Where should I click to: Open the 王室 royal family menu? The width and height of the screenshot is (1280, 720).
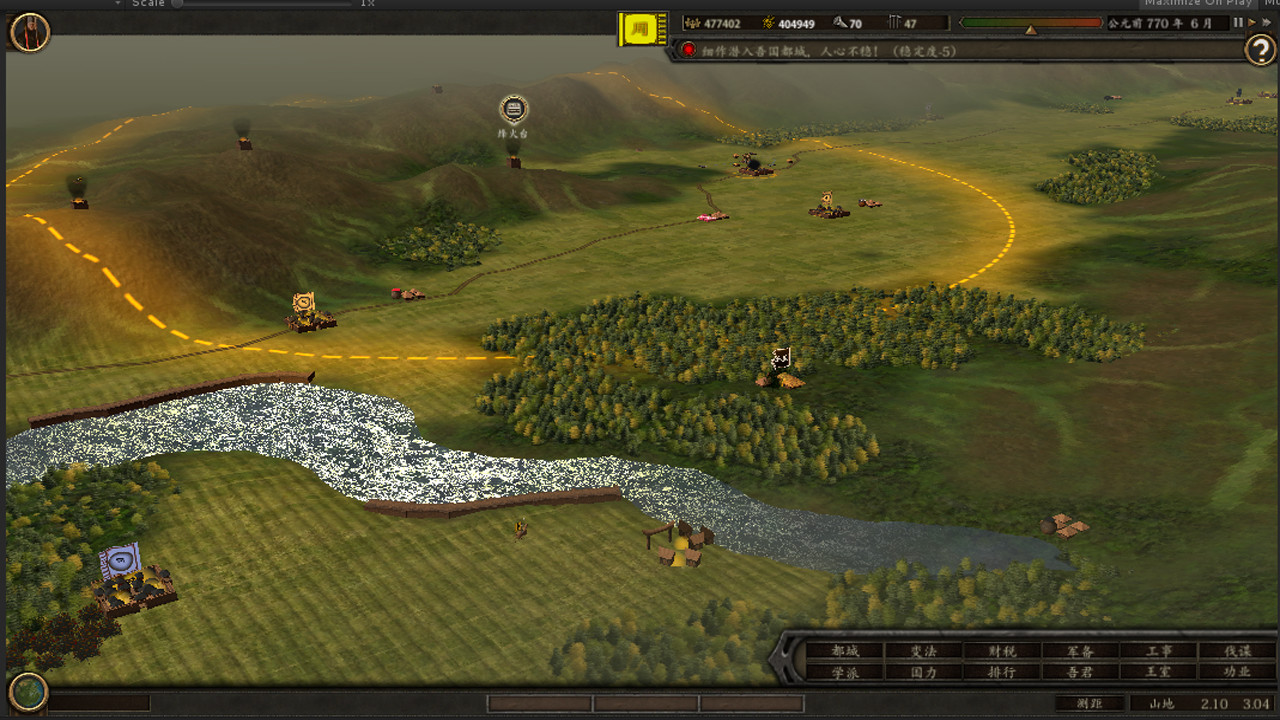point(1158,672)
